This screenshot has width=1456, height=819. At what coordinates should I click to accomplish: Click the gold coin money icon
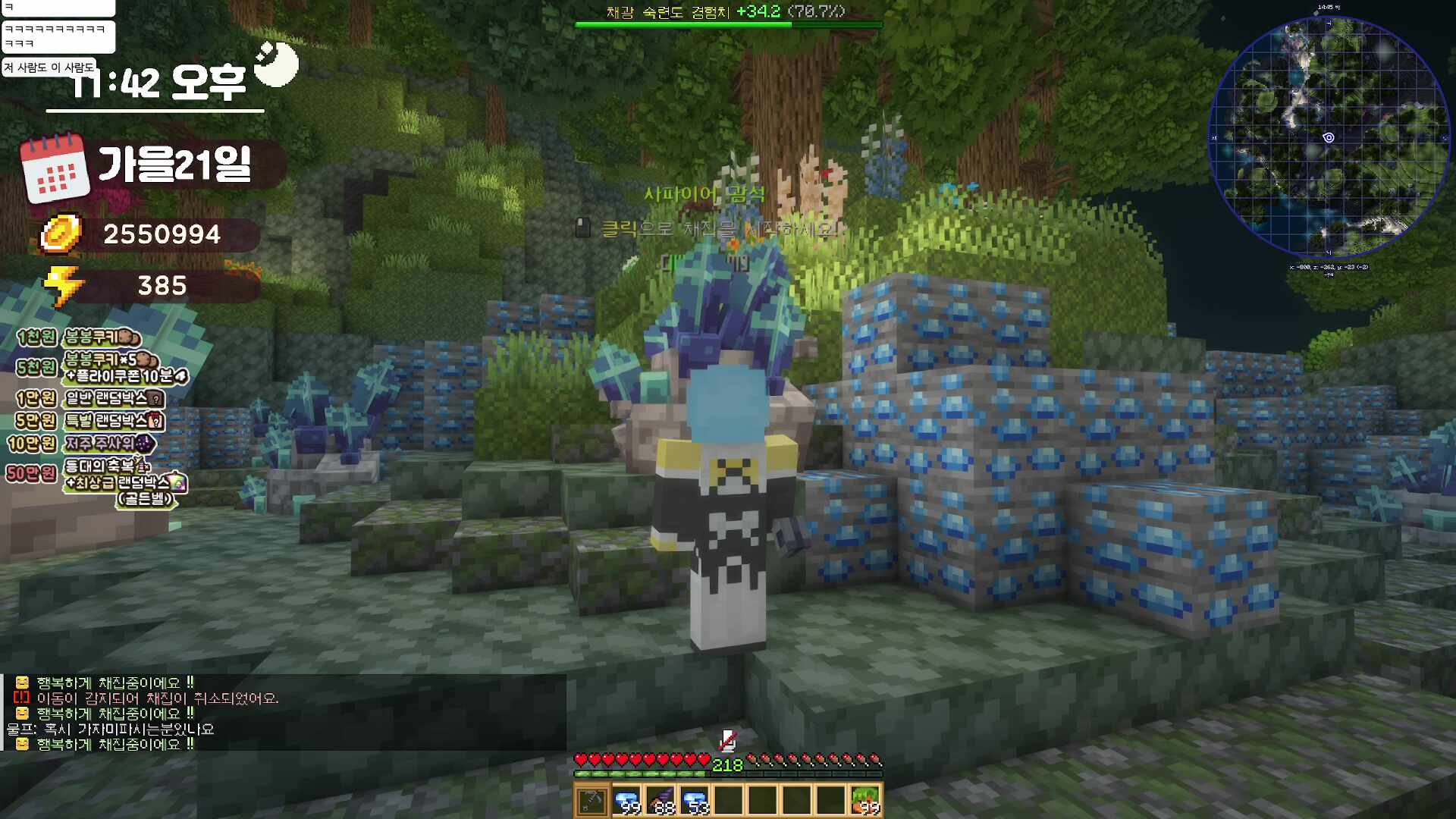61,234
